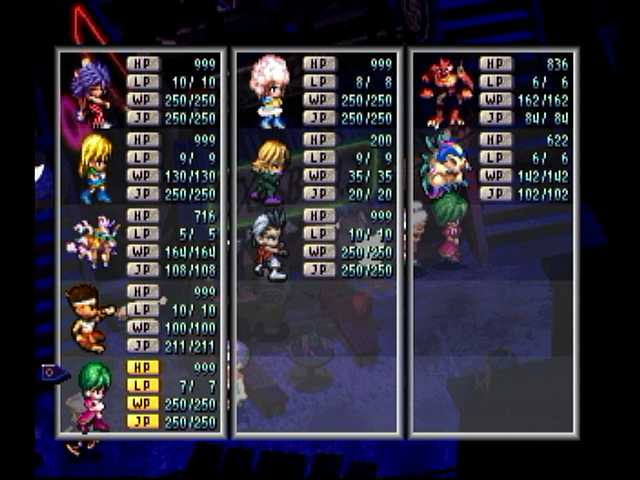Select the pink-haired girl with 8 LP
The height and width of the screenshot is (480, 640).
(x=270, y=92)
